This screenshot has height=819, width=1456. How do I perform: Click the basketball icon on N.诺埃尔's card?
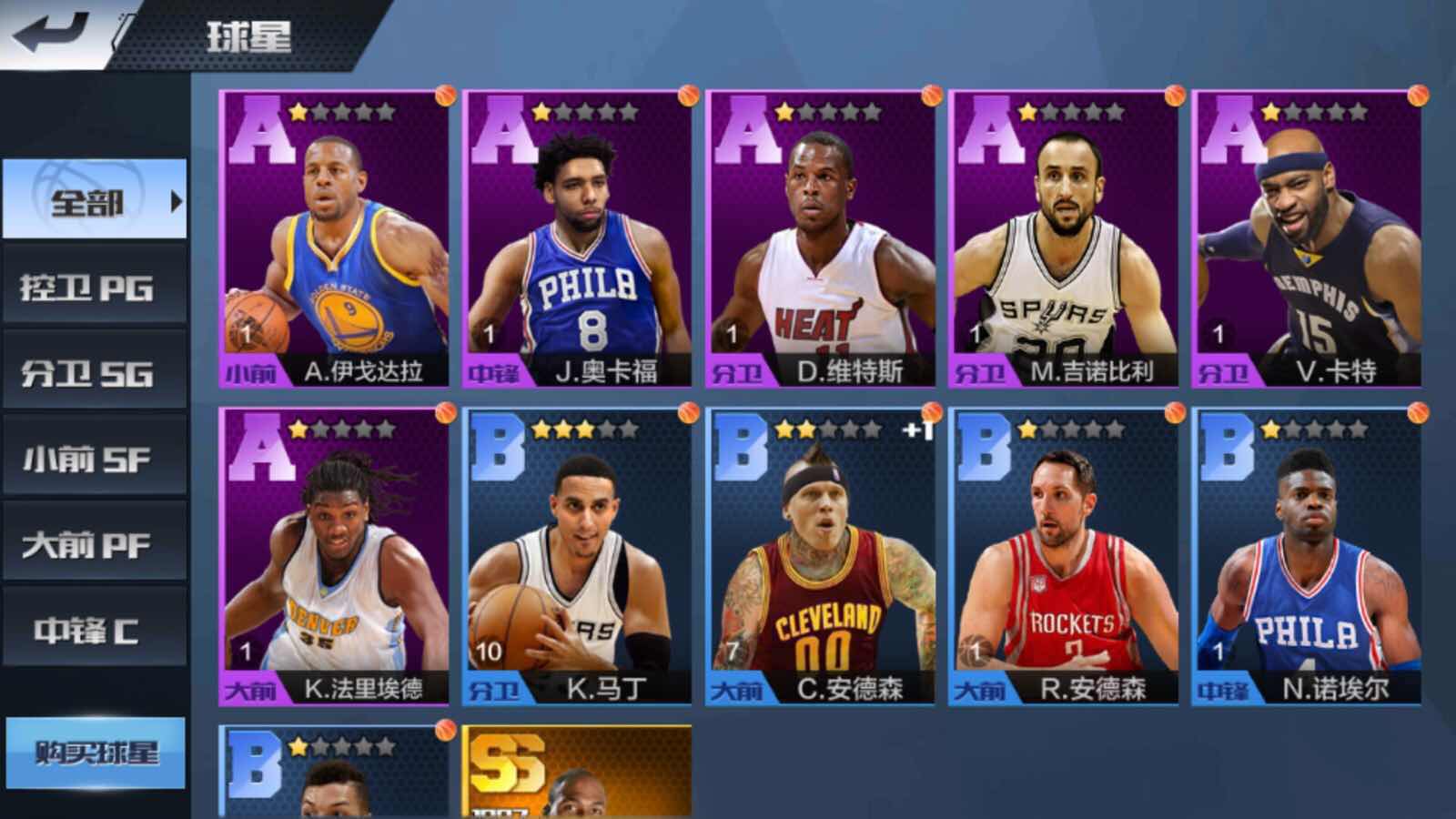(x=1419, y=413)
